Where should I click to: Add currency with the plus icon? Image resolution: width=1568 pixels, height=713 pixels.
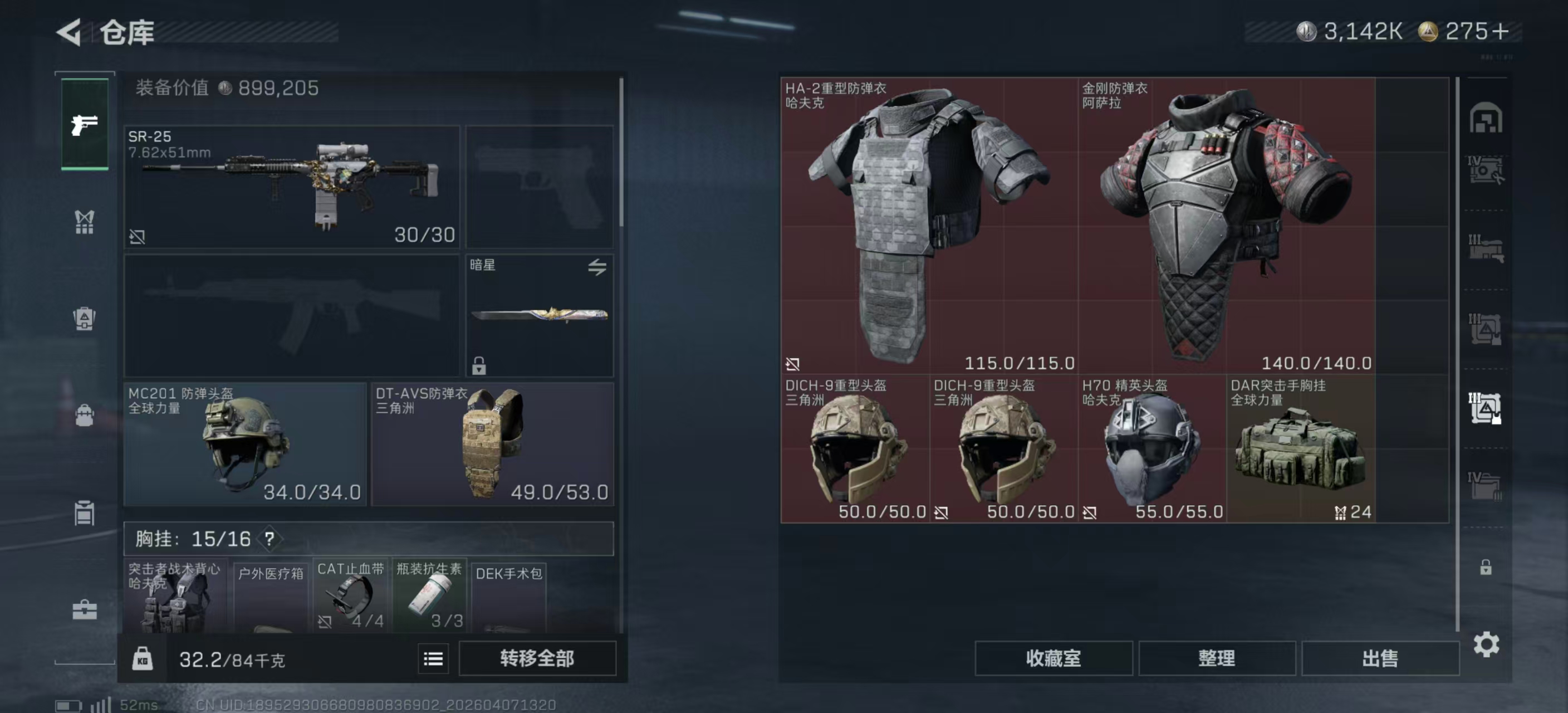pos(1501,31)
